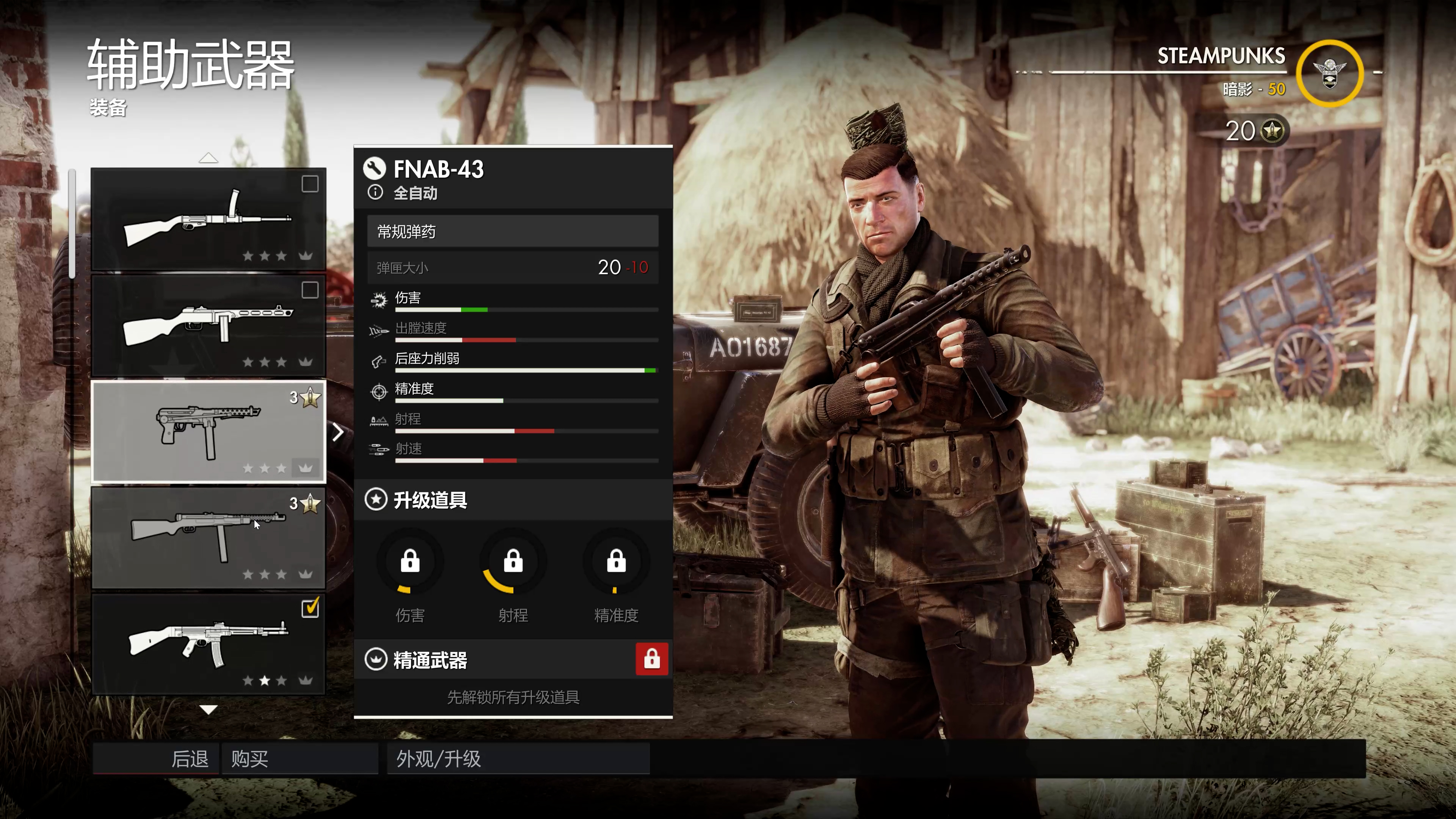The width and height of the screenshot is (1456, 819).
Task: Choose the weapon tile with the ticked checkbox
Action: pos(209,644)
